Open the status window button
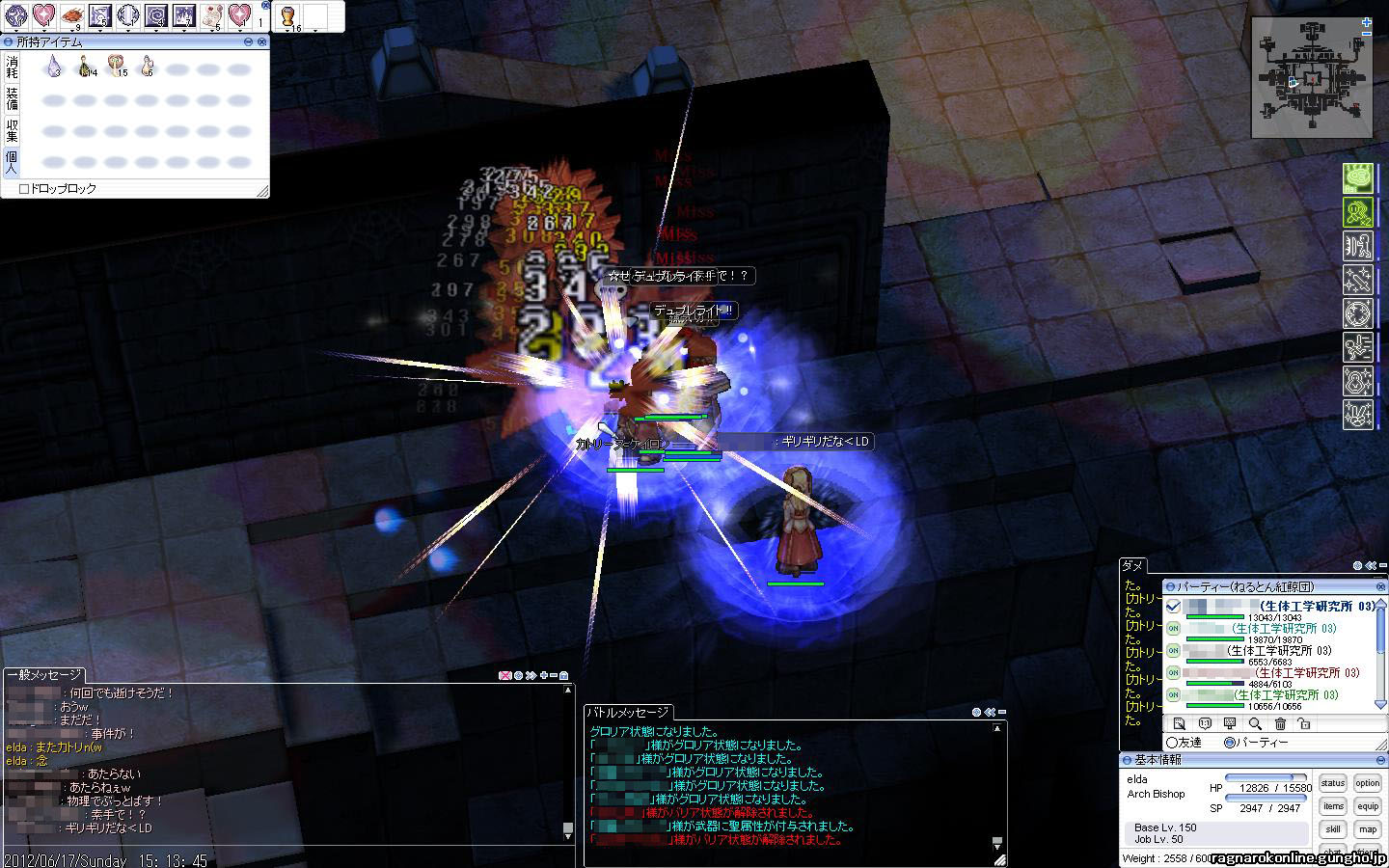Image resolution: width=1389 pixels, height=868 pixels. pos(1333,784)
